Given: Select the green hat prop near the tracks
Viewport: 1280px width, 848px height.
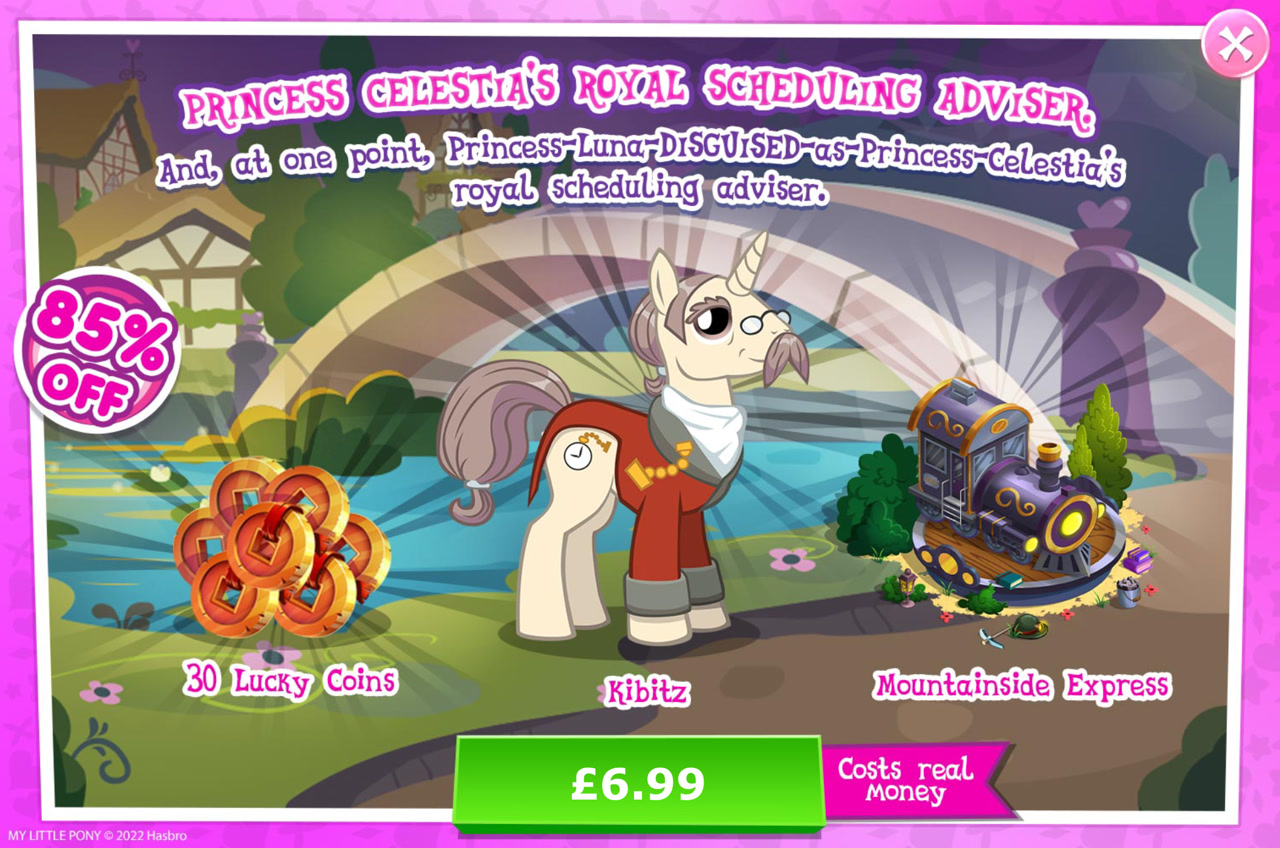Looking at the screenshot, I should click(1028, 625).
